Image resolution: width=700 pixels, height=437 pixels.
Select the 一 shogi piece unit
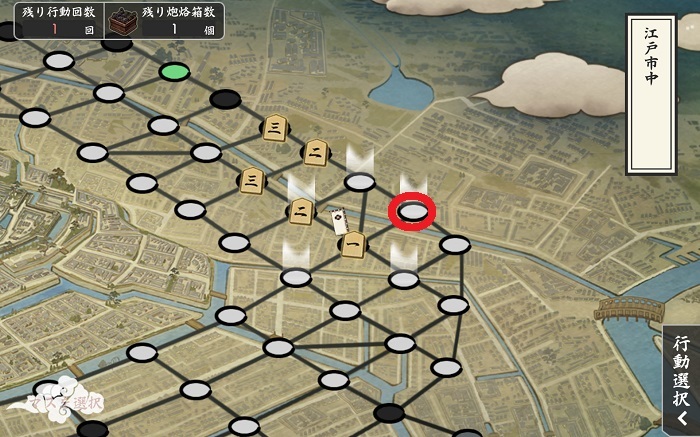tap(352, 244)
